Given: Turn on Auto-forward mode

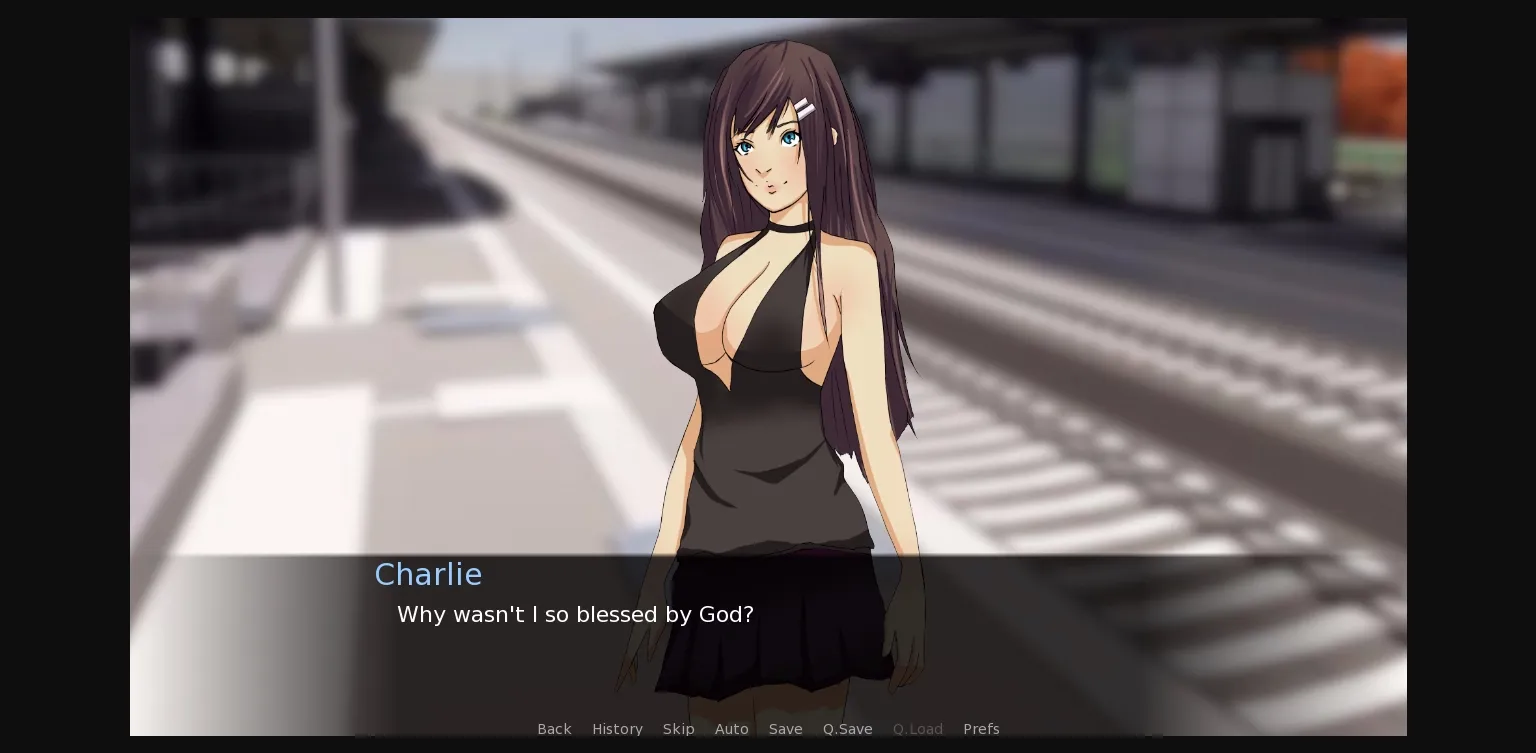Looking at the screenshot, I should 731,729.
